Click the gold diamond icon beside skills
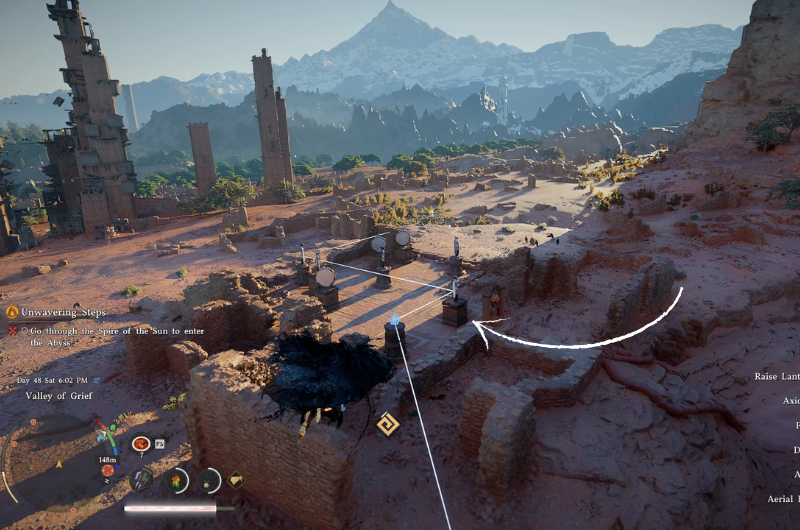Image resolution: width=800 pixels, height=530 pixels. (x=236, y=479)
